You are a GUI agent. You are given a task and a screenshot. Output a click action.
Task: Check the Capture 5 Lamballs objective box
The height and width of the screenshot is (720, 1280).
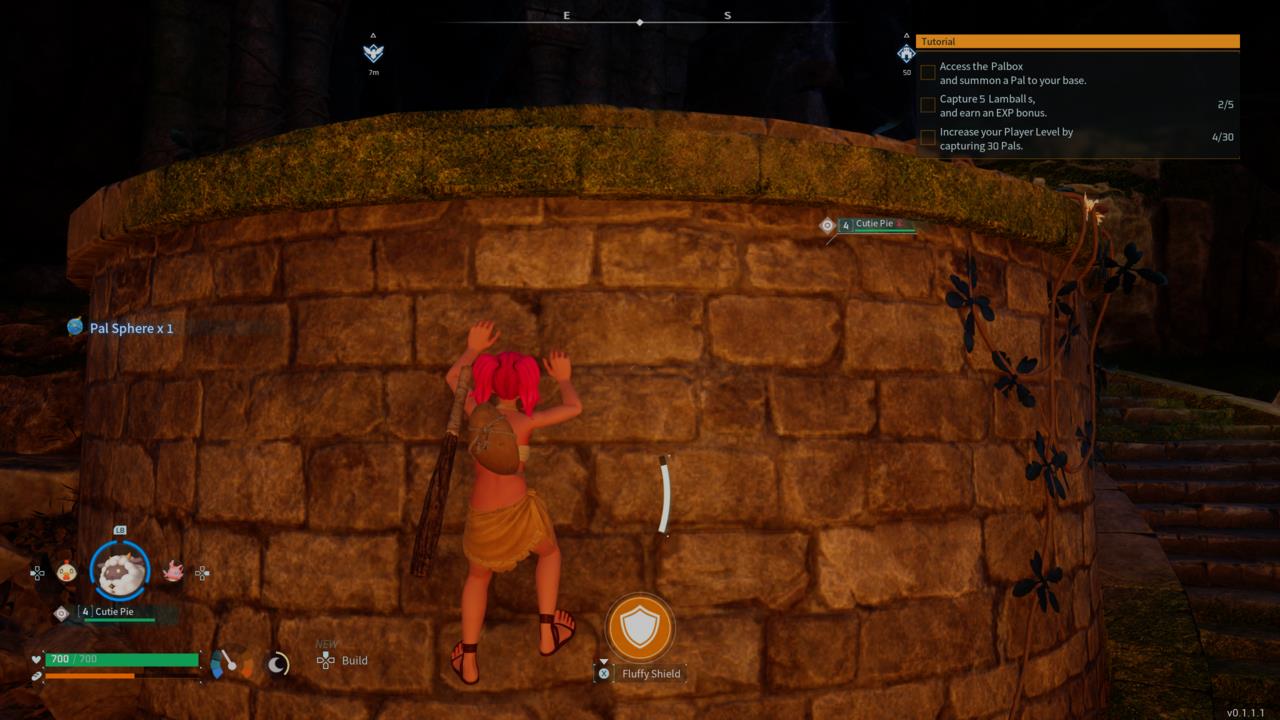click(927, 104)
